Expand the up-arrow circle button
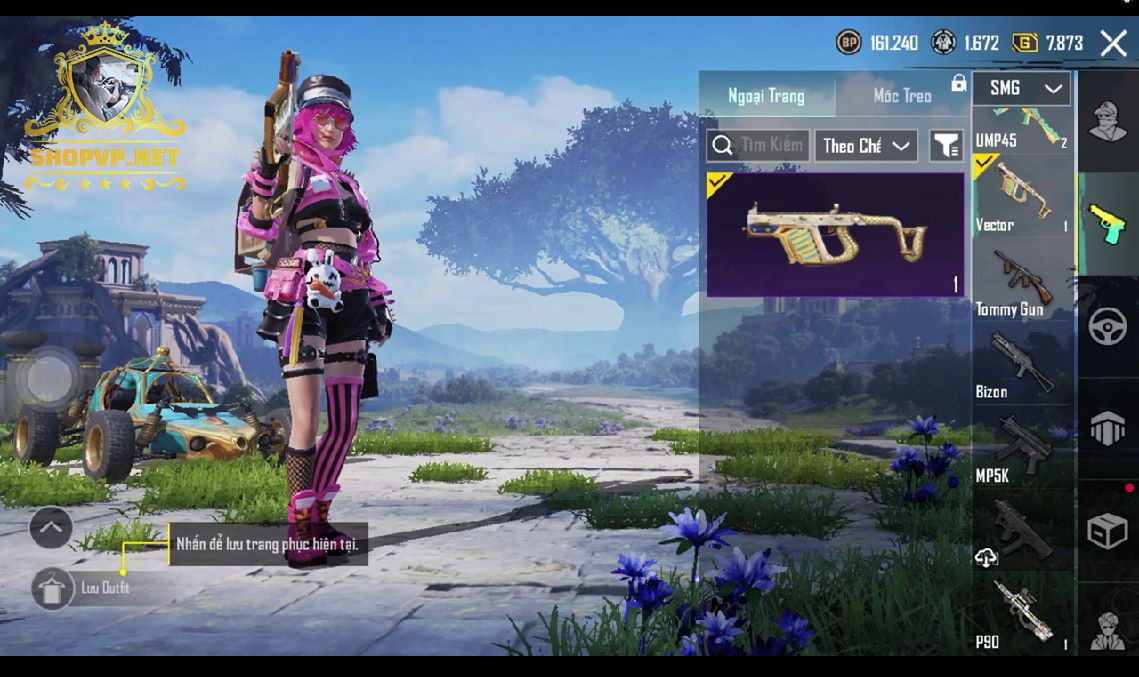Image resolution: width=1139 pixels, height=677 pixels. pos(51,527)
